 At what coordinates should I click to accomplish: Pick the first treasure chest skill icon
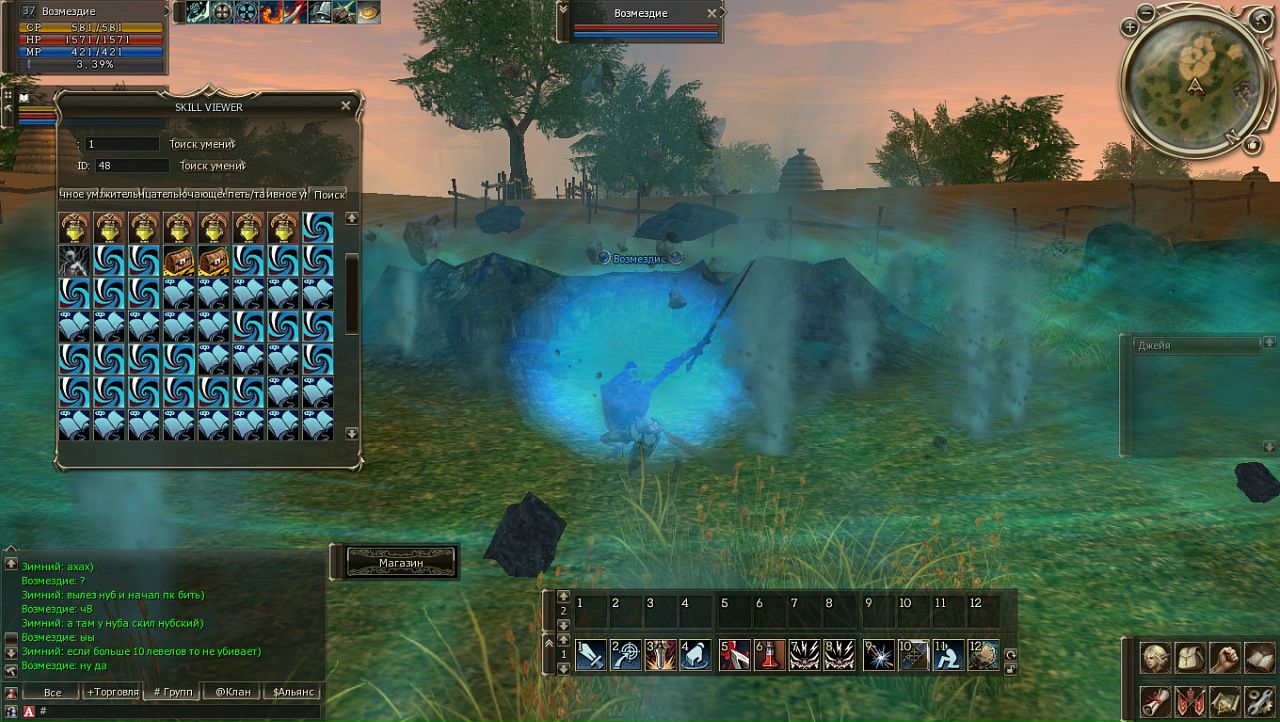(x=179, y=261)
